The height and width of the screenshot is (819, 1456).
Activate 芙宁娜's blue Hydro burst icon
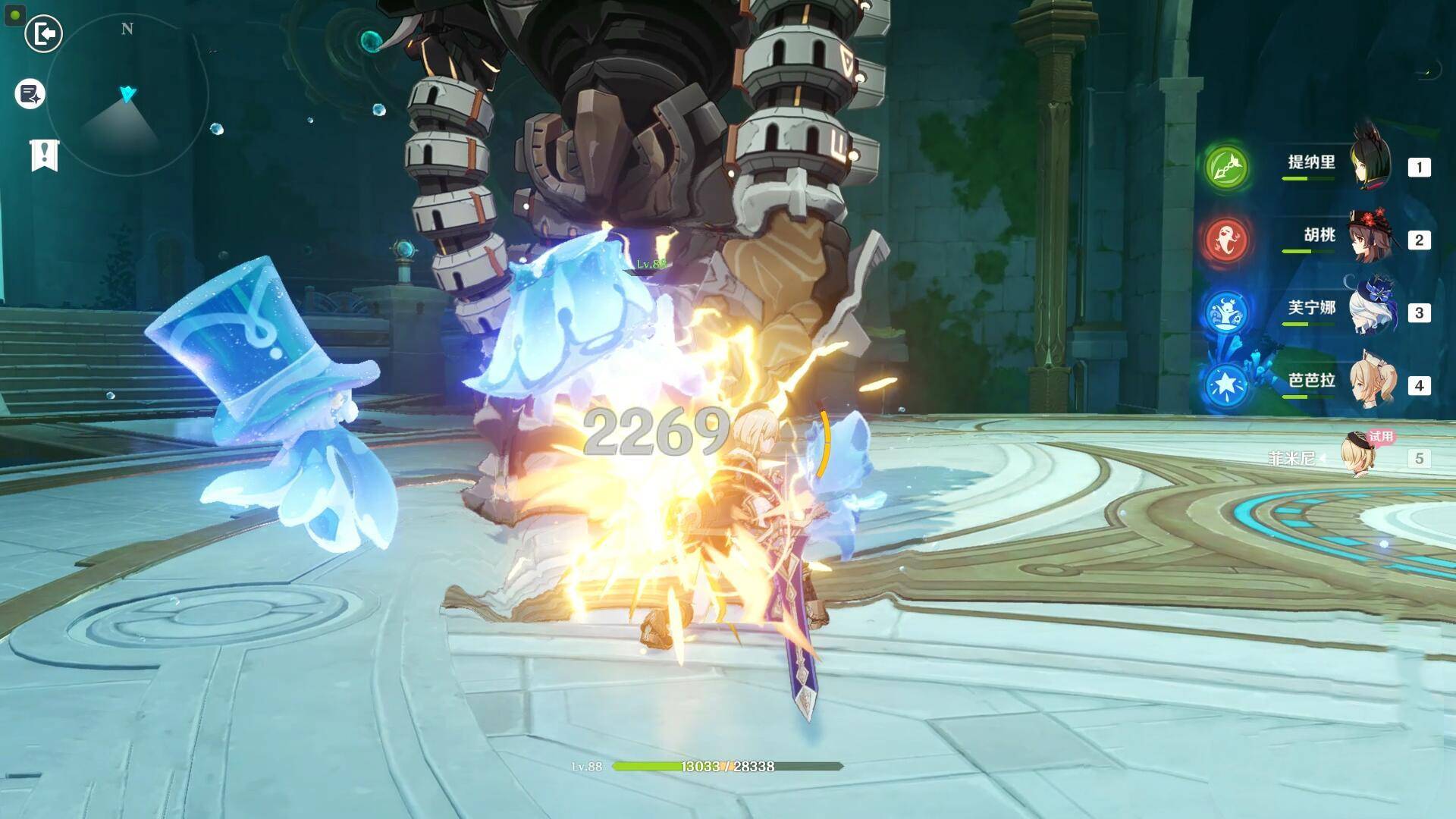1226,312
